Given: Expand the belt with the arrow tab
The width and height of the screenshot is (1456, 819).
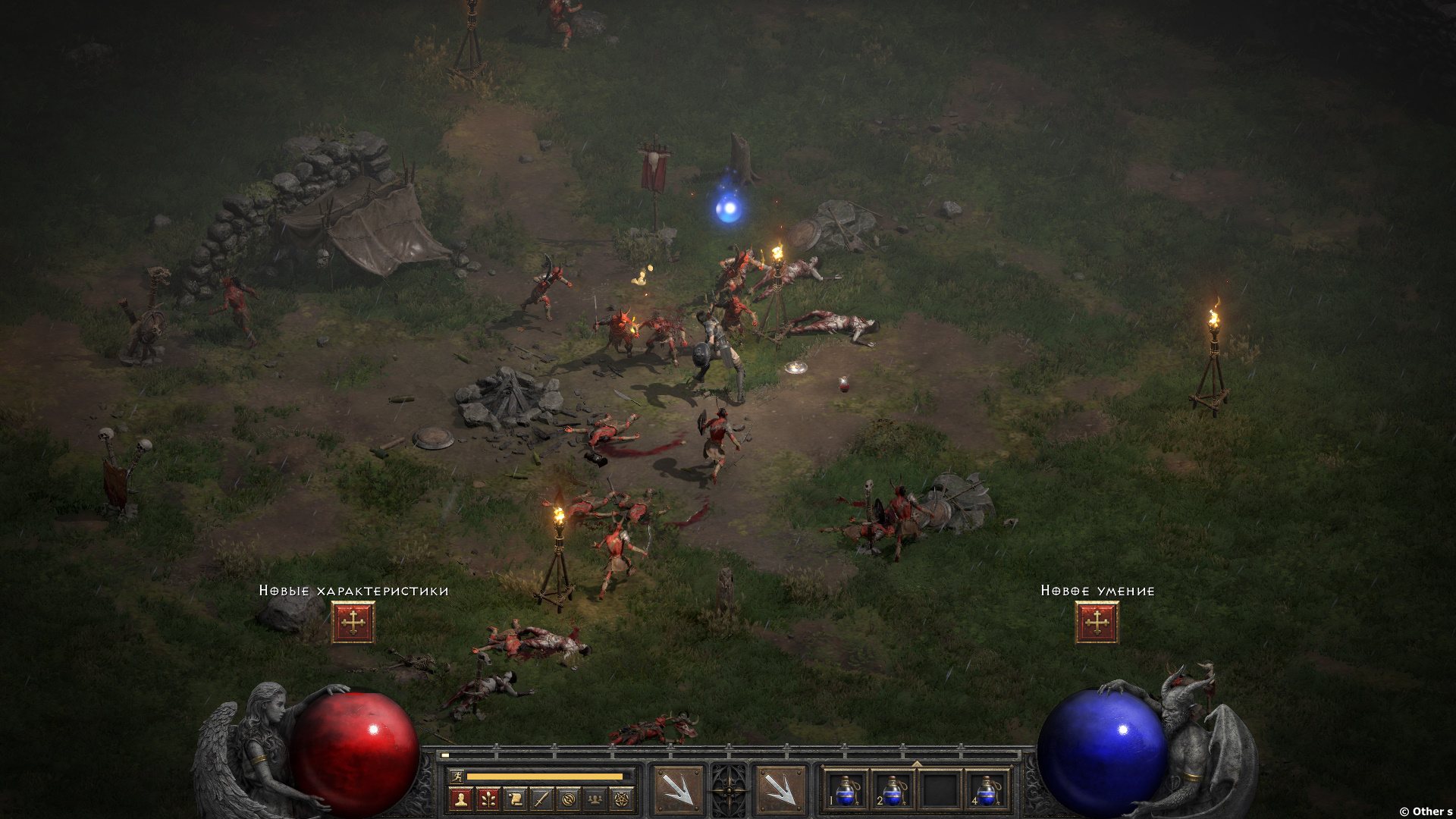Looking at the screenshot, I should point(916,764).
